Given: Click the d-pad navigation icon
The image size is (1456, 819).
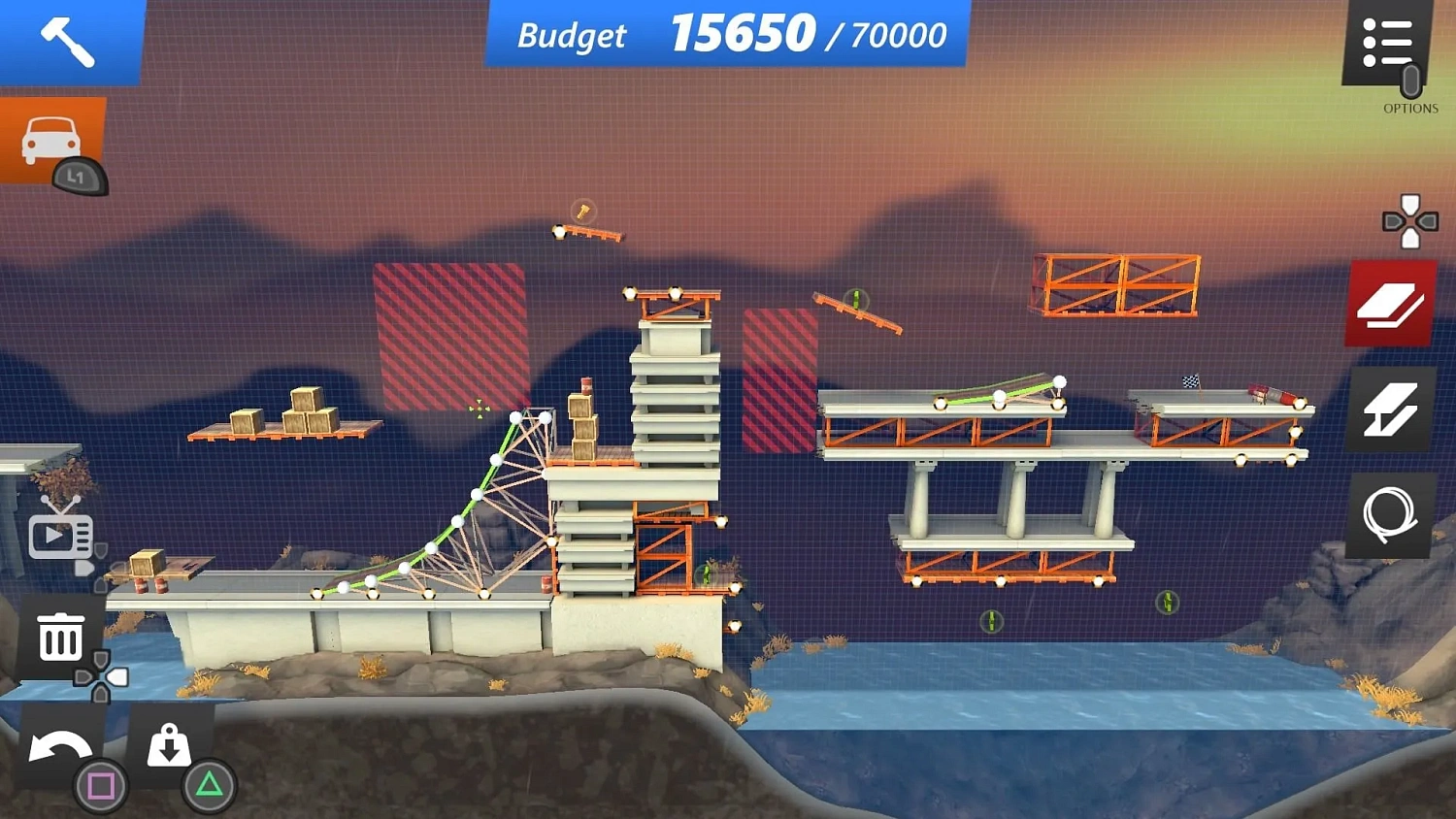Looking at the screenshot, I should coord(1408,221).
